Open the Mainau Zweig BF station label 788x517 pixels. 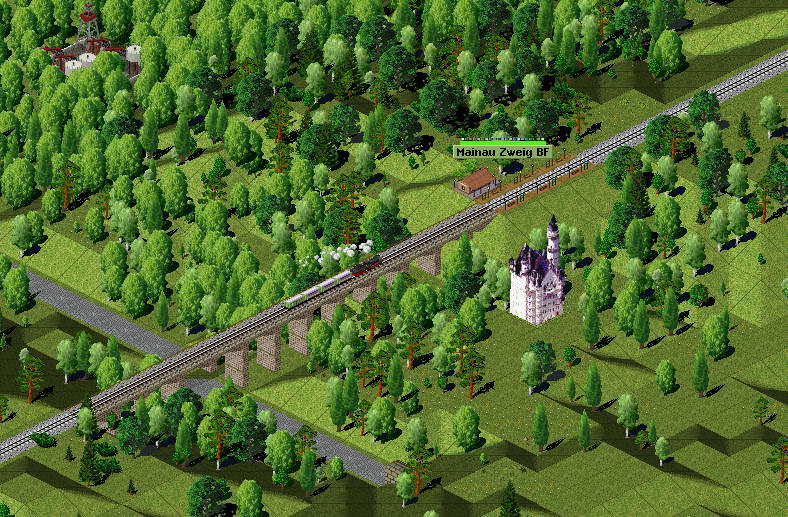click(502, 152)
